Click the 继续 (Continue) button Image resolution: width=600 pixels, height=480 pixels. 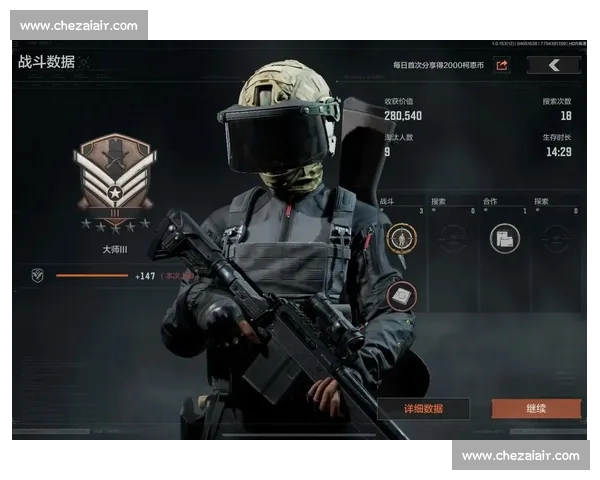point(536,409)
